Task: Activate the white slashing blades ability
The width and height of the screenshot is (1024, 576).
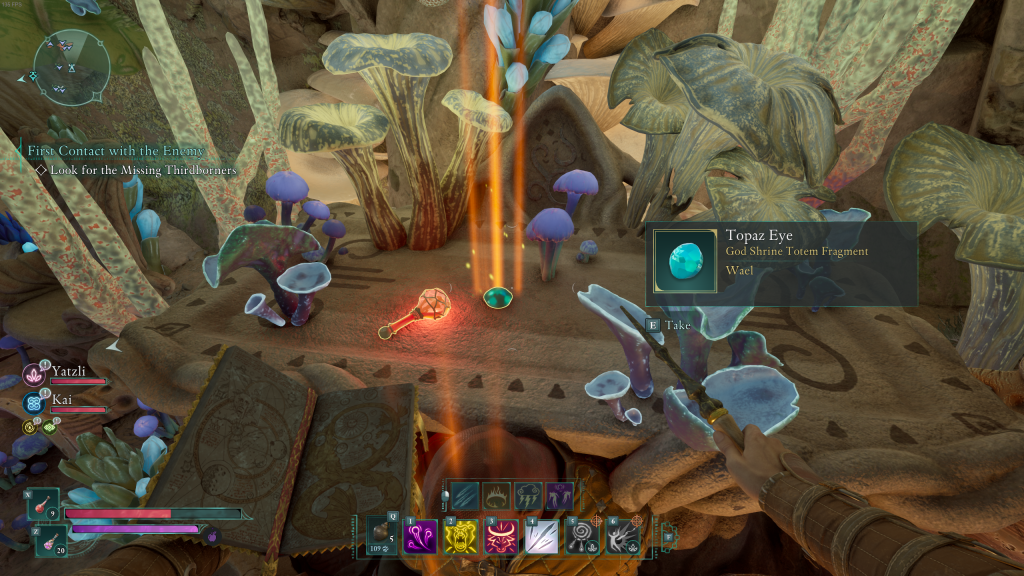Action: (x=539, y=536)
